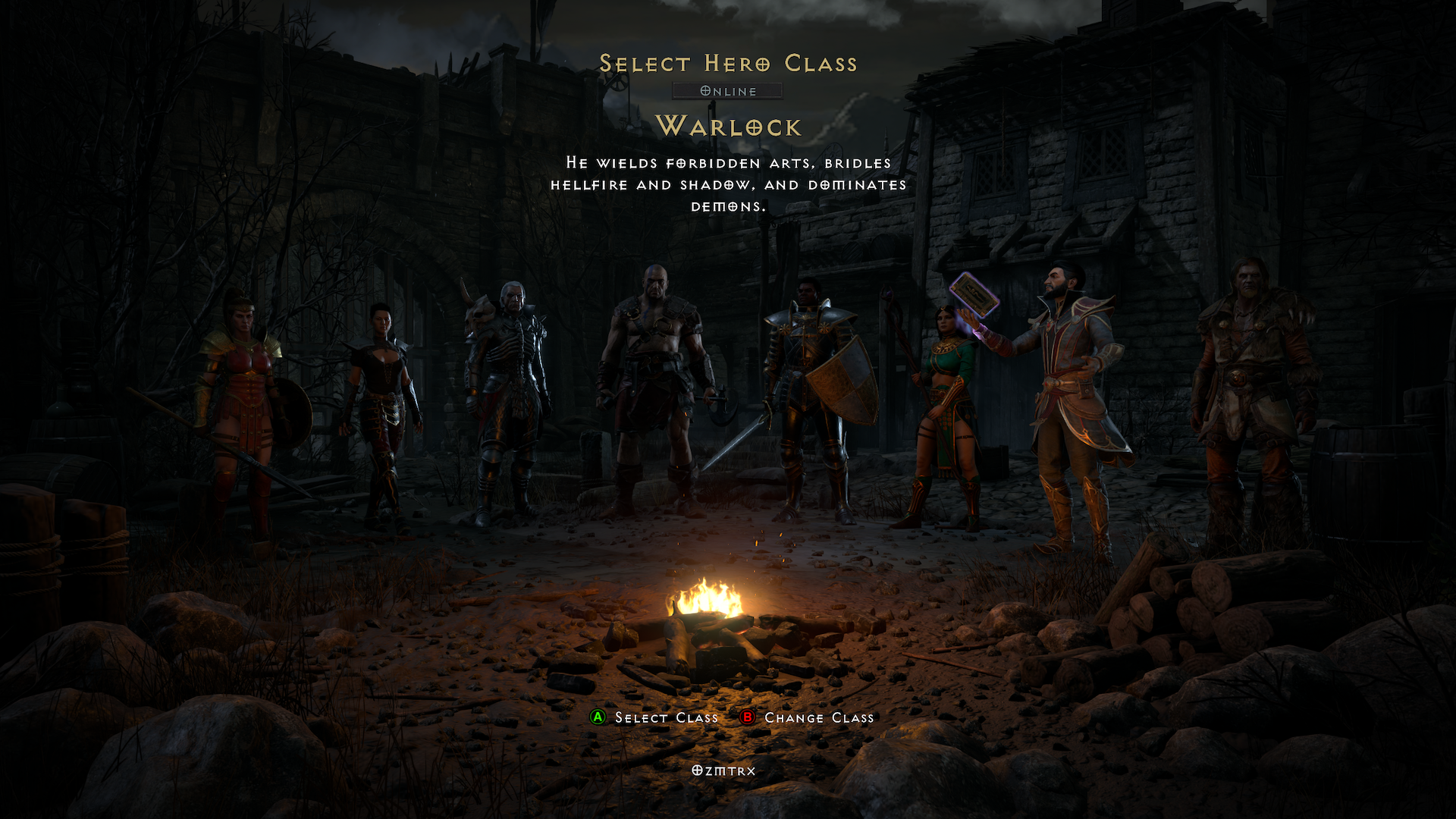Screen dimensions: 1456x819
Task: Click the B Change Class button
Action: [x=819, y=717]
